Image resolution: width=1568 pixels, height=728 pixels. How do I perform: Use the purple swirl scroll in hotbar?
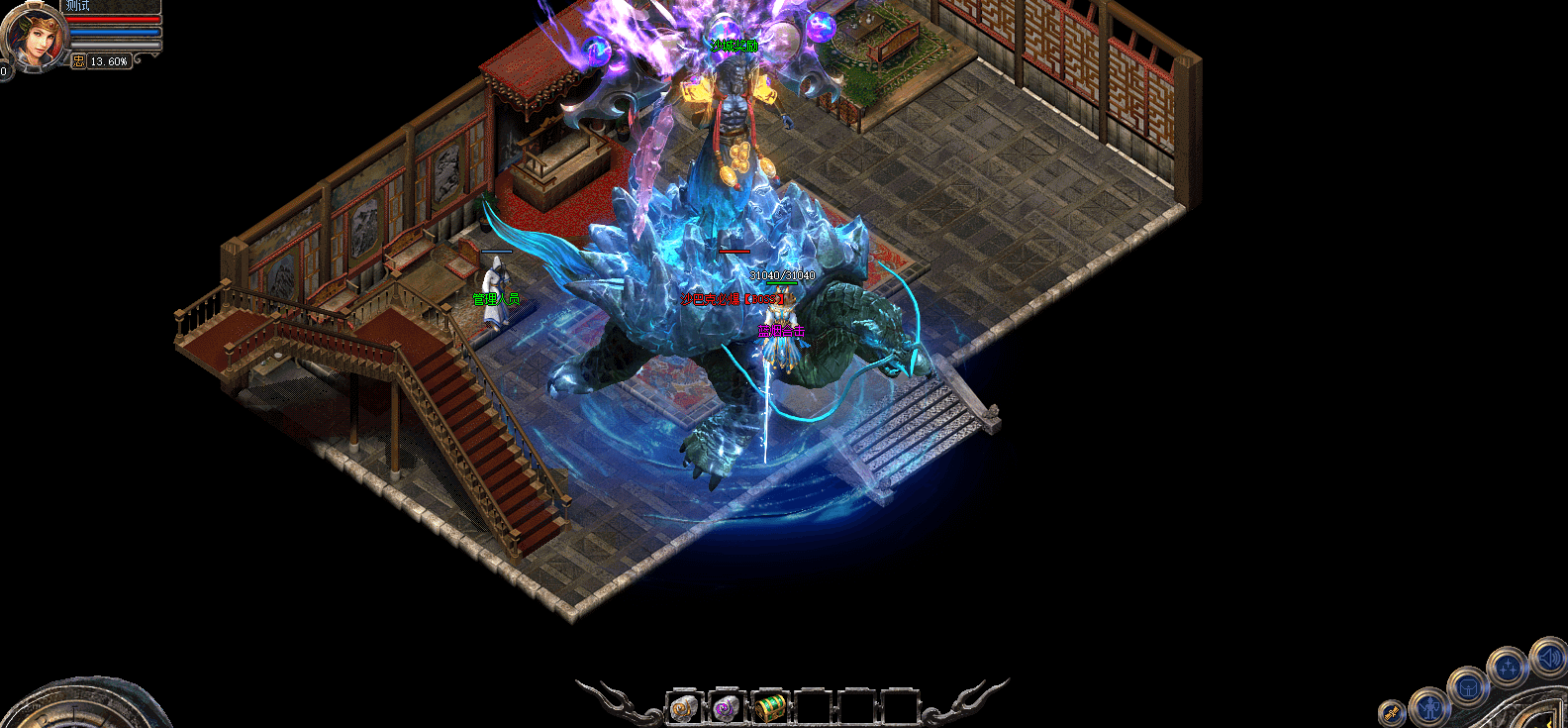tap(726, 708)
